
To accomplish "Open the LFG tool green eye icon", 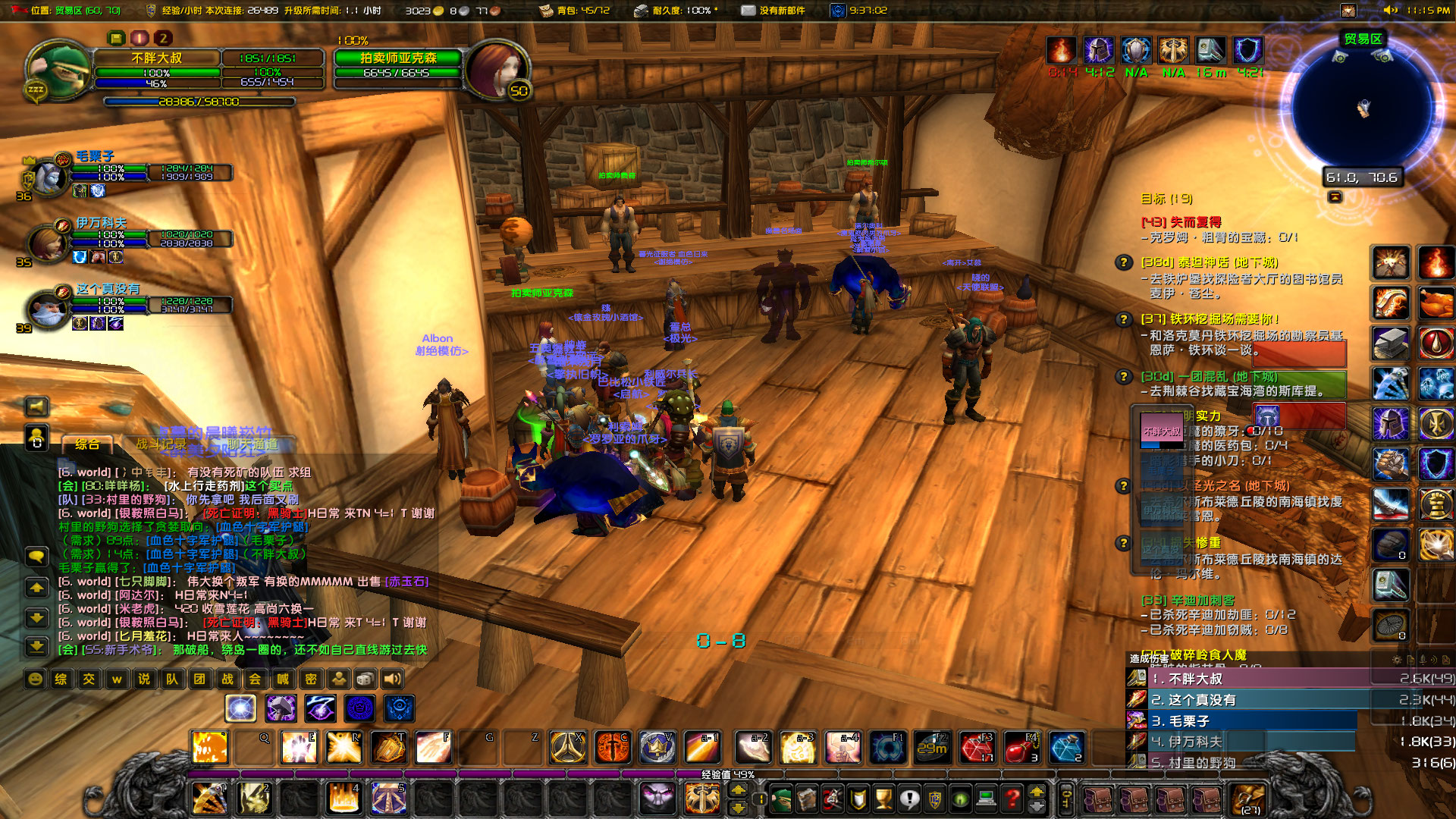I will coord(962,798).
